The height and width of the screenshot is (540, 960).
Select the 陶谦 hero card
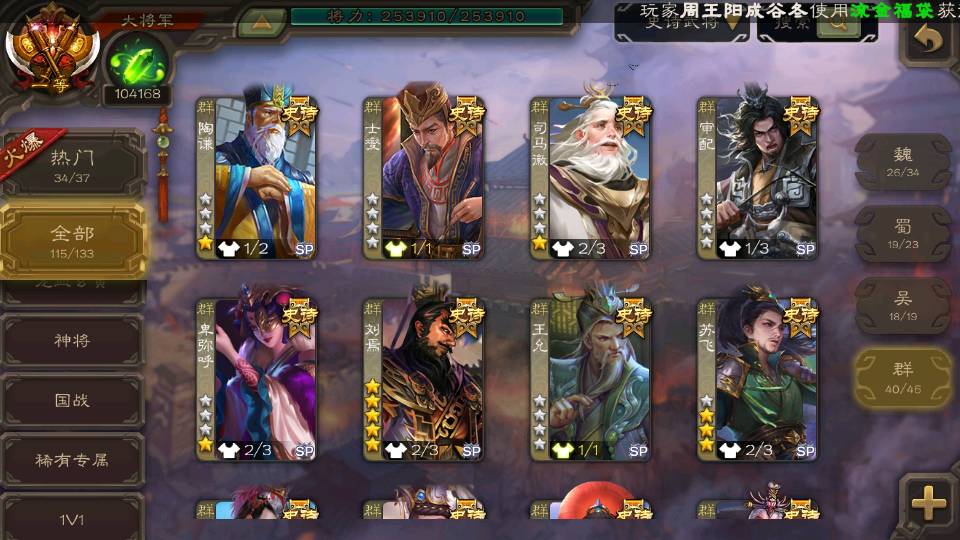click(x=257, y=177)
